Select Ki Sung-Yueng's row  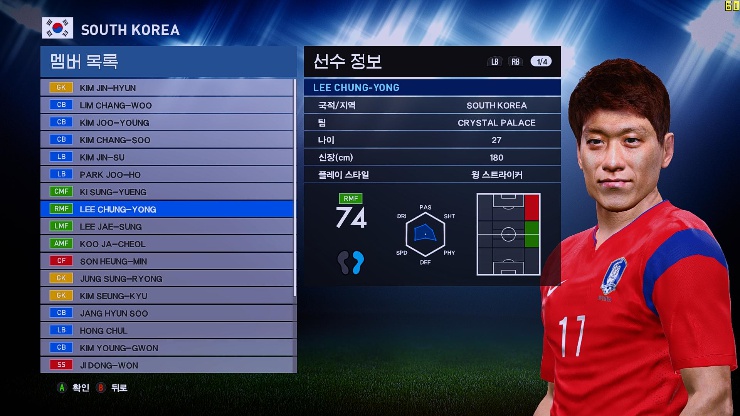(x=168, y=192)
